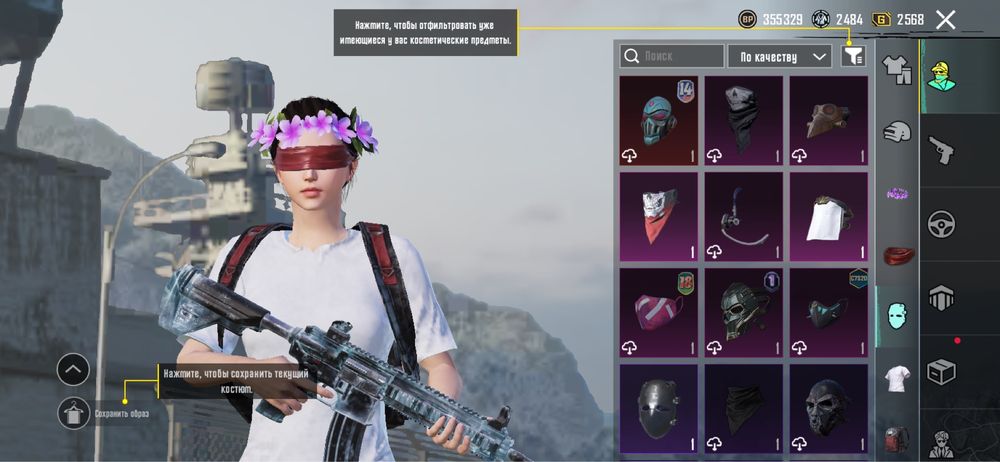The image size is (1000, 462).
Task: Expand the up-arrow circle button
Action: 74,370
